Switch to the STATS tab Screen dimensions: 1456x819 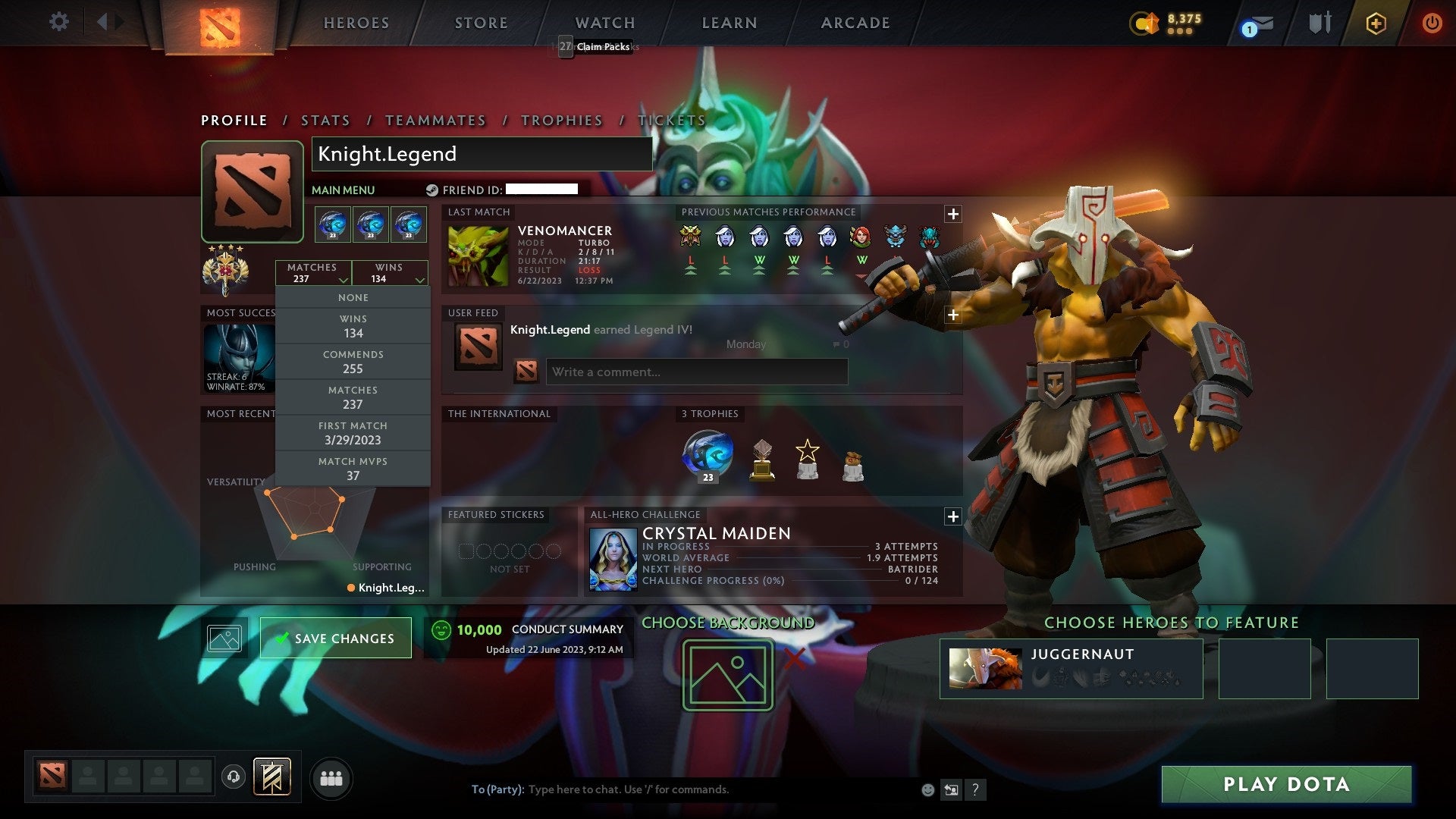[325, 121]
